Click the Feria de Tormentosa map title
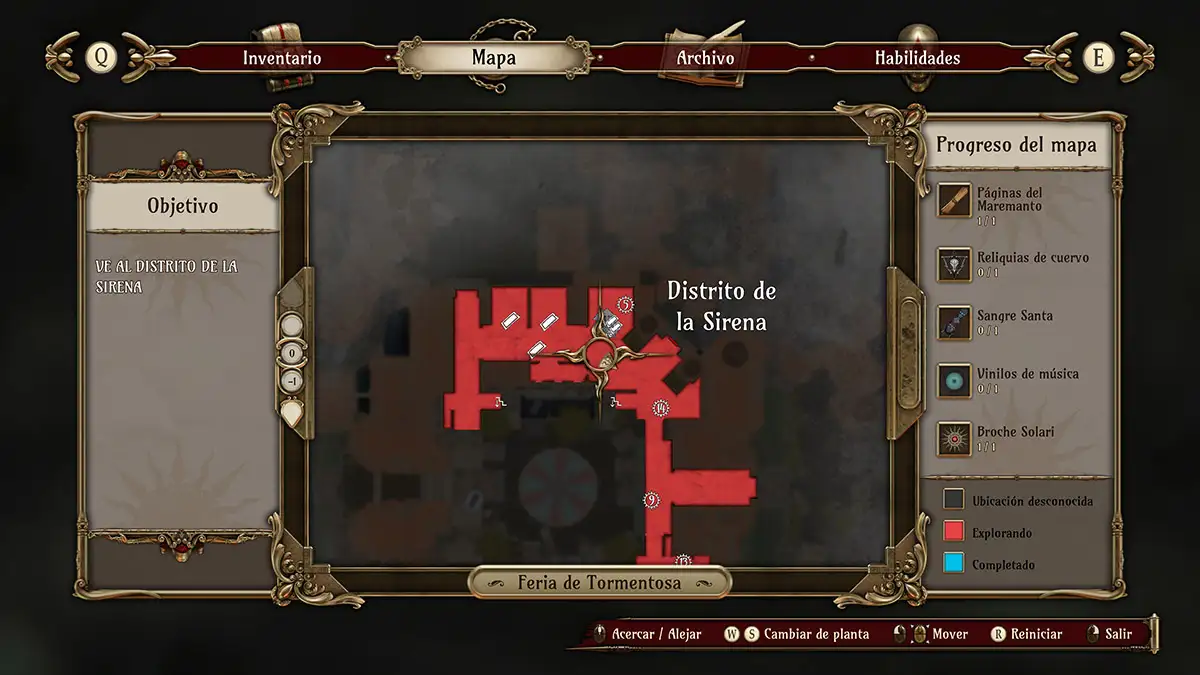The width and height of the screenshot is (1200, 675). point(599,582)
